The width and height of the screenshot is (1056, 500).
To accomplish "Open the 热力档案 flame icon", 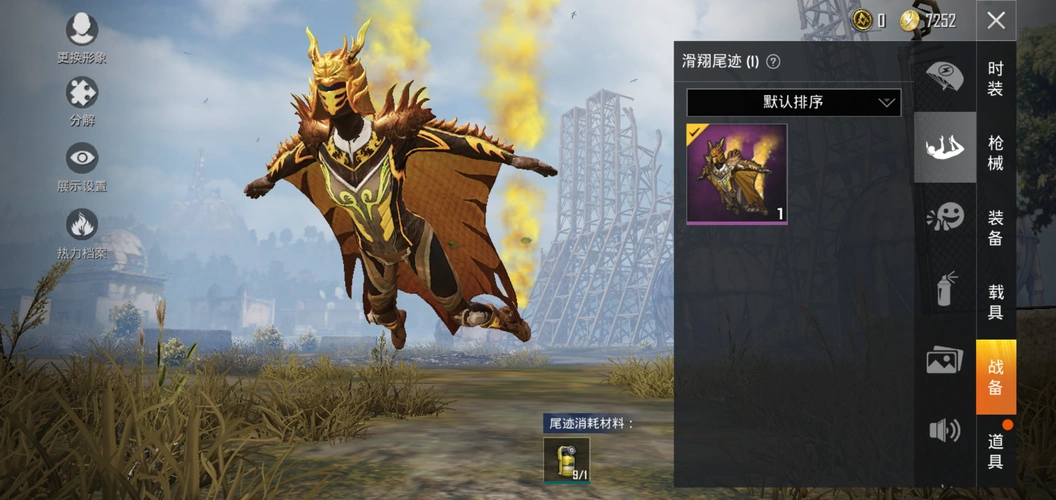I will coord(81,224).
